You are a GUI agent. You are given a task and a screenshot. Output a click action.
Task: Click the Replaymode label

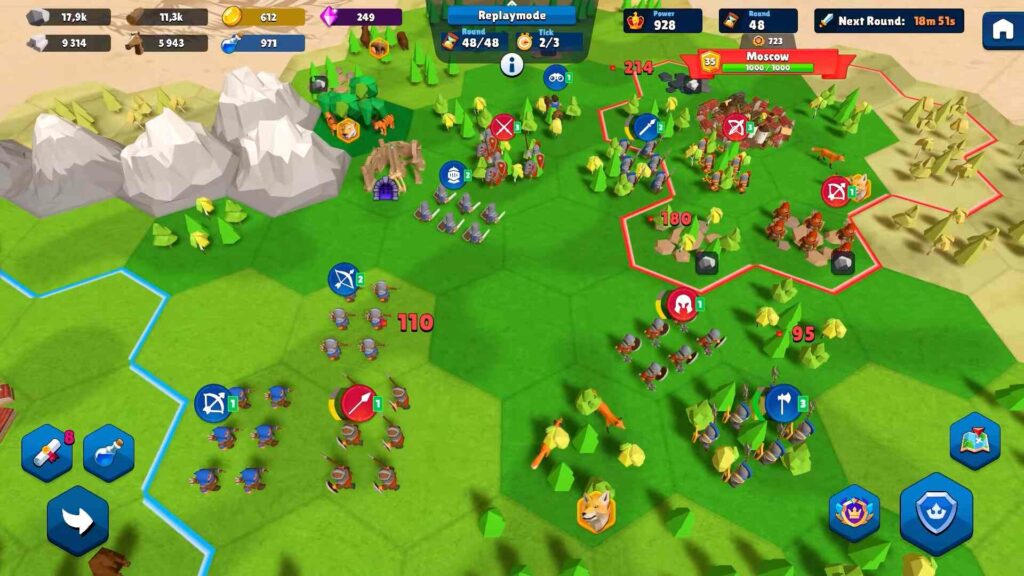coord(511,16)
